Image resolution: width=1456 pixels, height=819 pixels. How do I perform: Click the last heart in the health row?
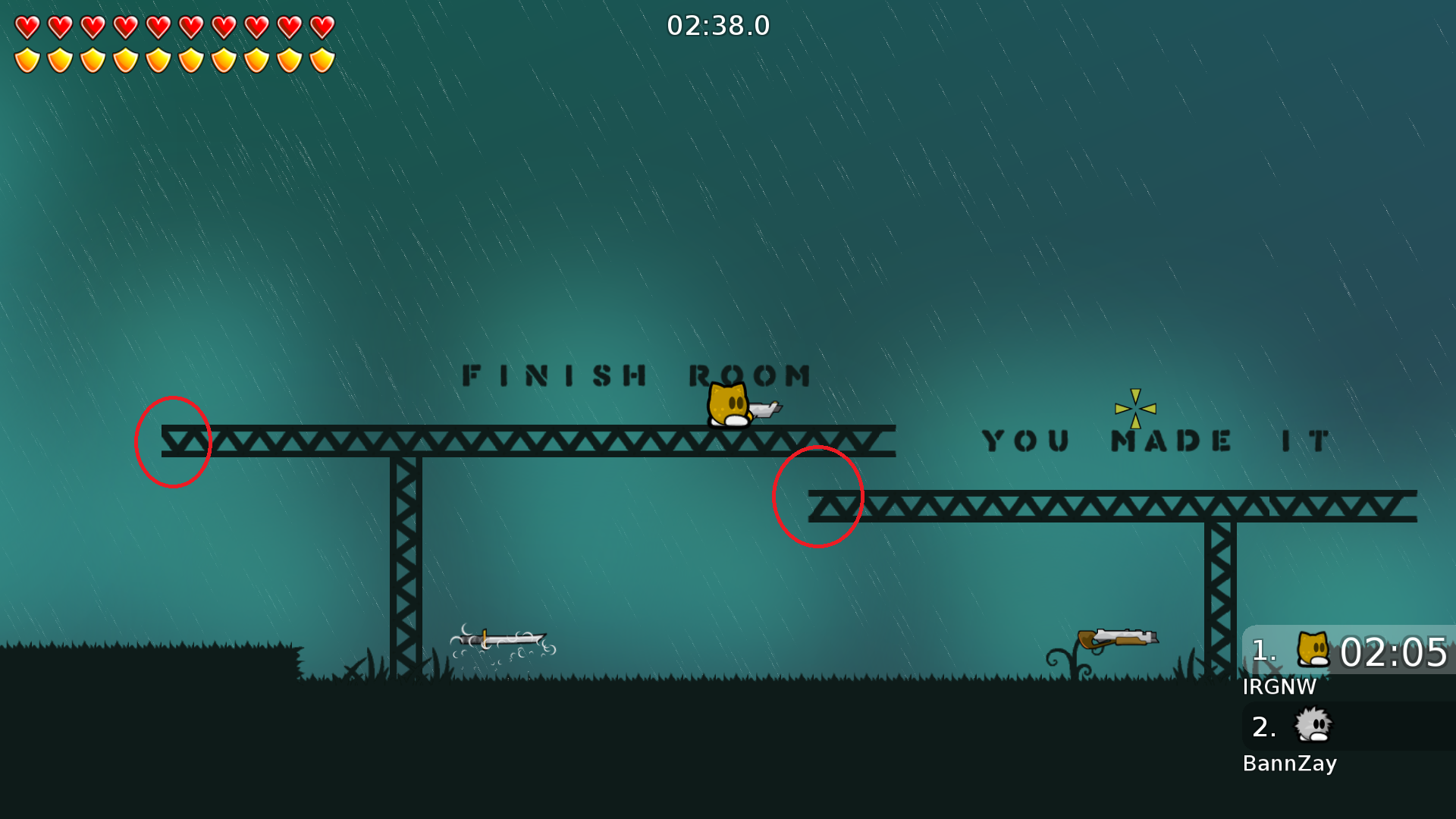coord(322,29)
